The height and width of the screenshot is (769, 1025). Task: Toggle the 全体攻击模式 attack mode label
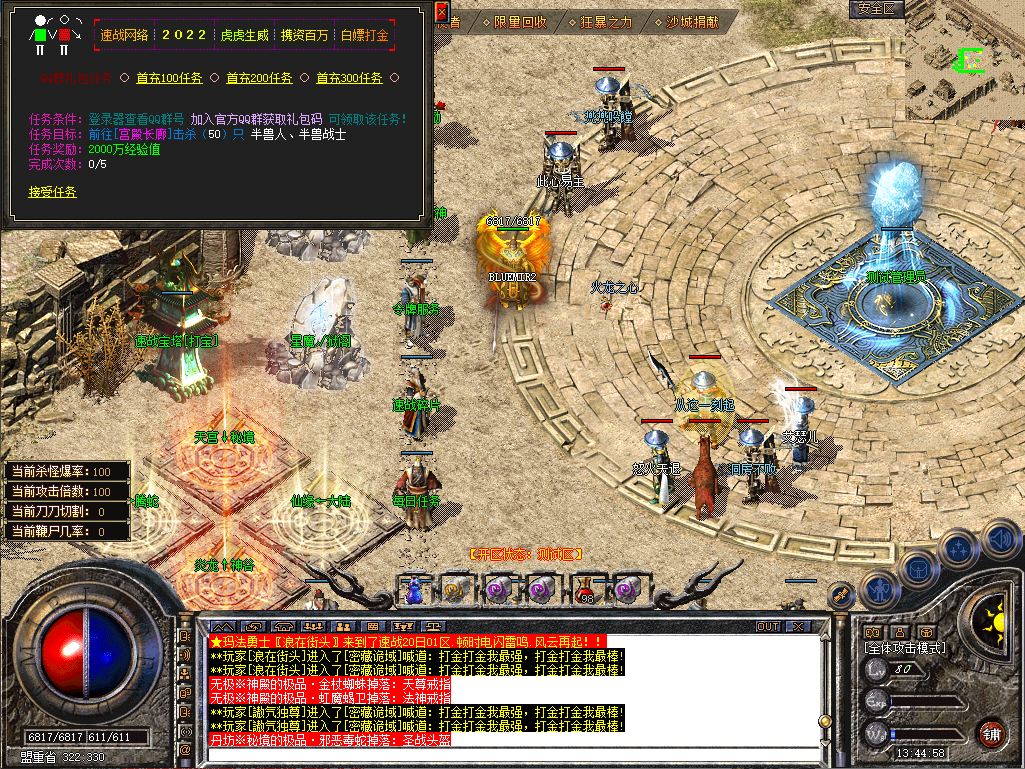click(x=905, y=648)
